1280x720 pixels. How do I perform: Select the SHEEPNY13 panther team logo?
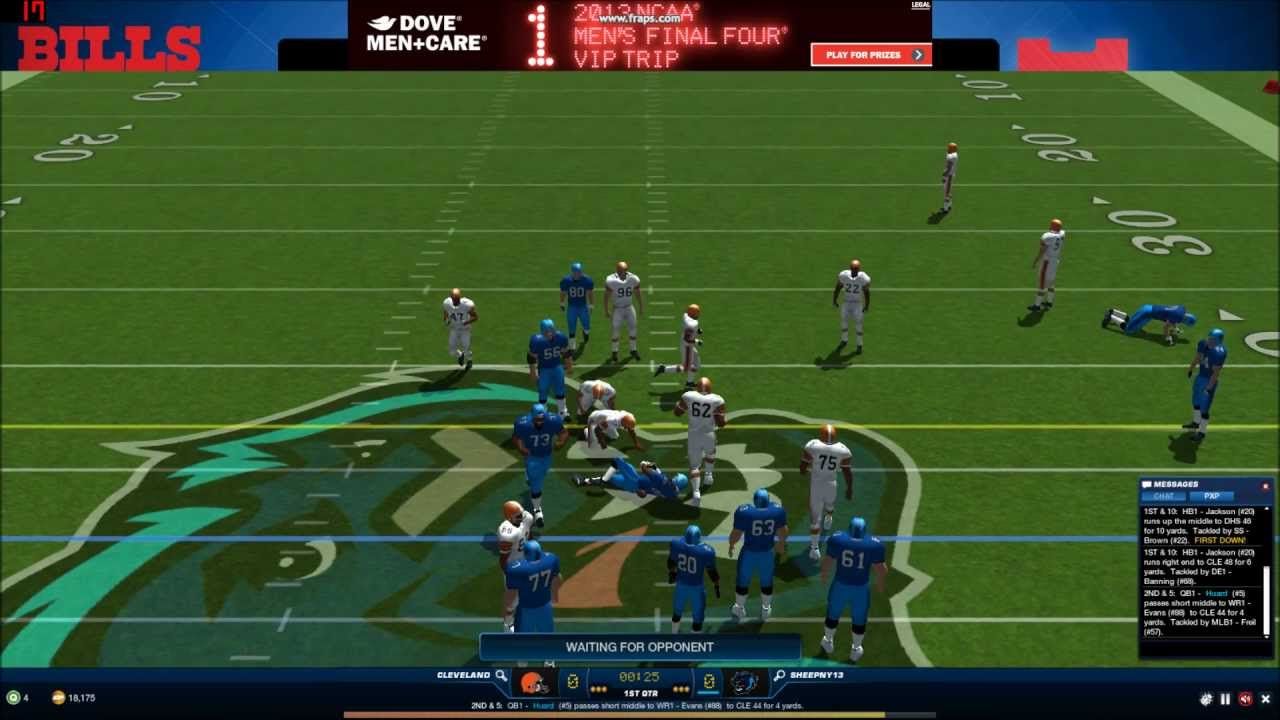point(744,684)
